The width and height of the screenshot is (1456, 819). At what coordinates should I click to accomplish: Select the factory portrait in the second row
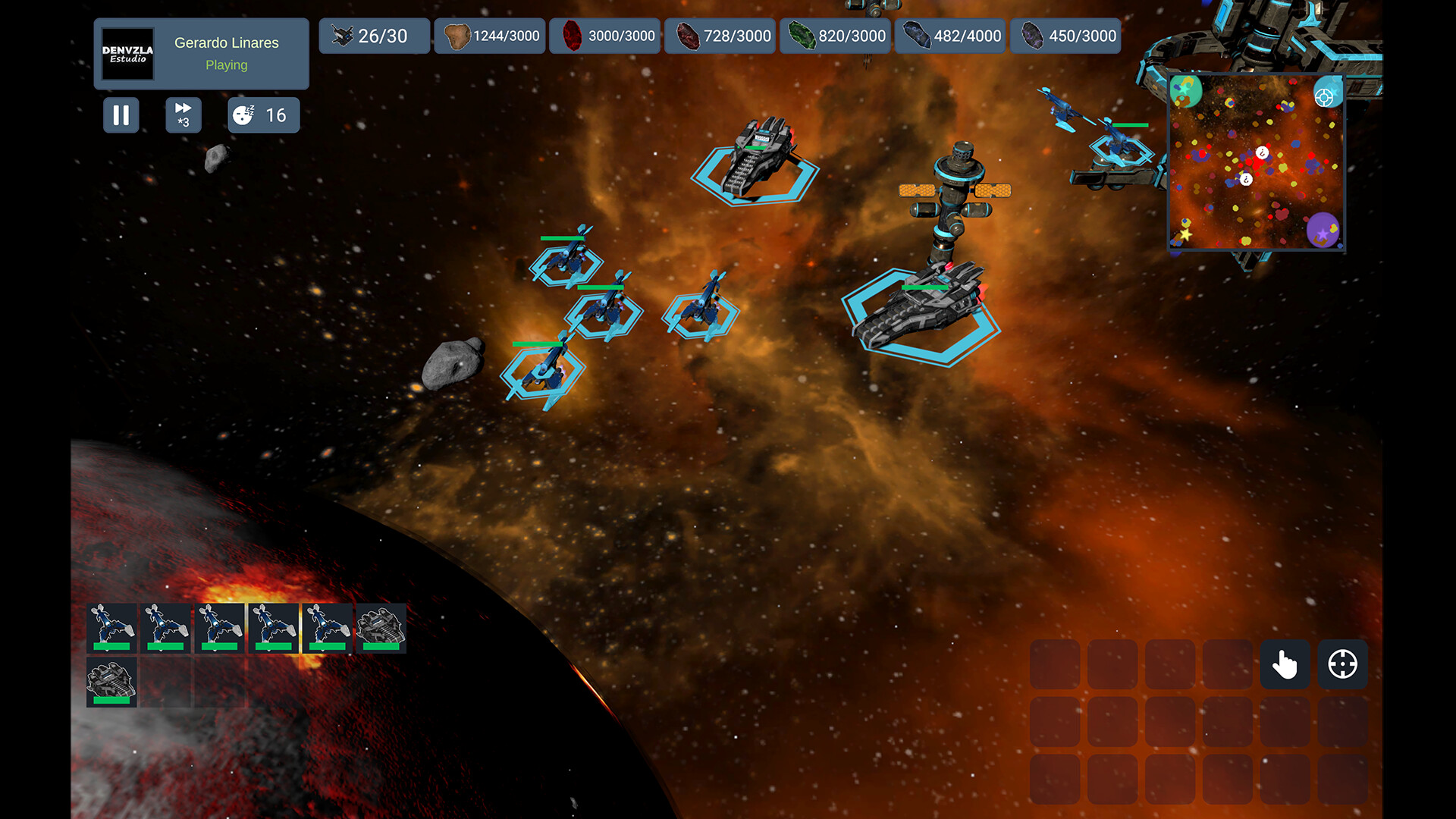pos(111,681)
